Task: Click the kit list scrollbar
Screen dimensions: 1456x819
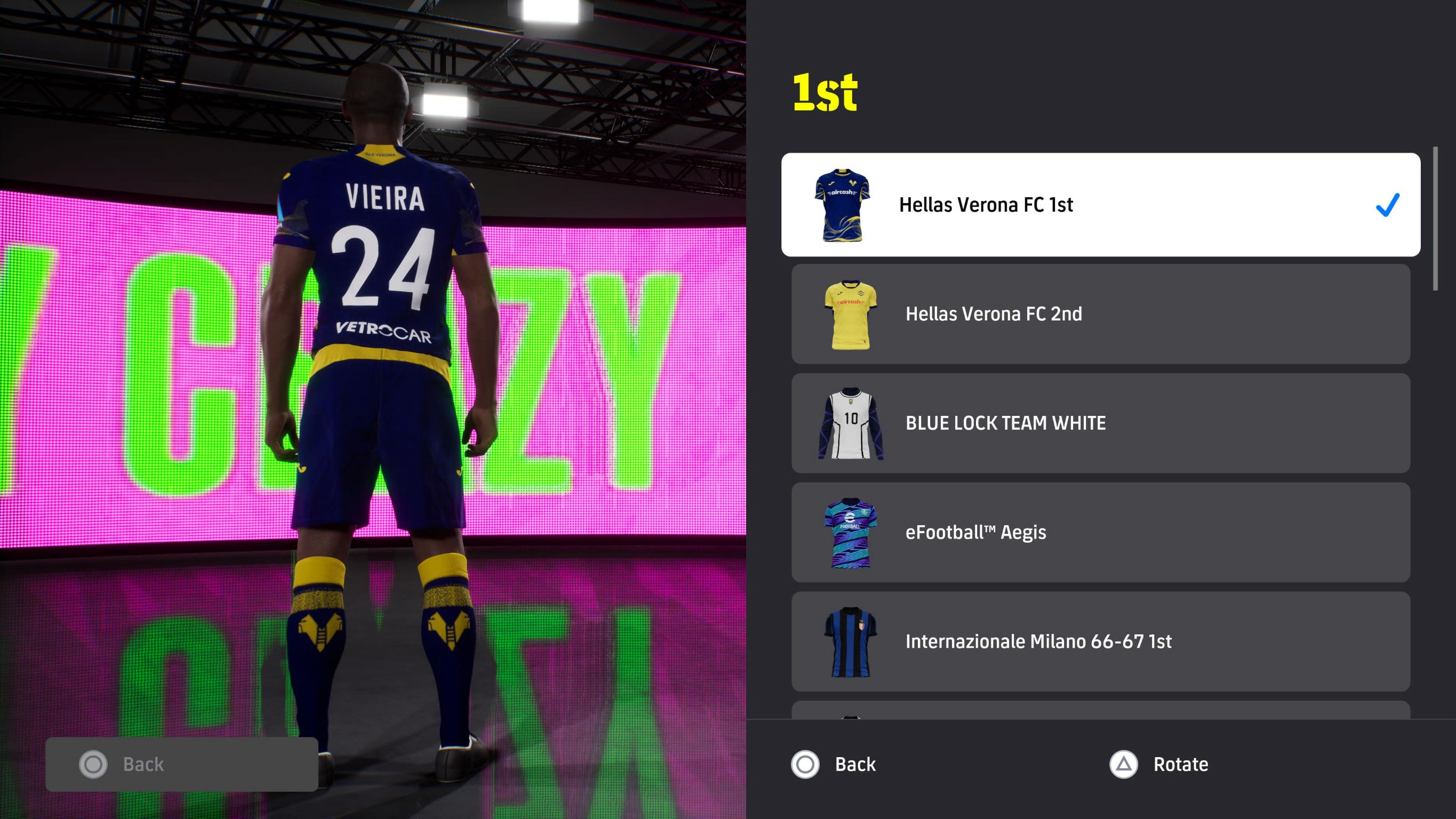Action: 1435,219
